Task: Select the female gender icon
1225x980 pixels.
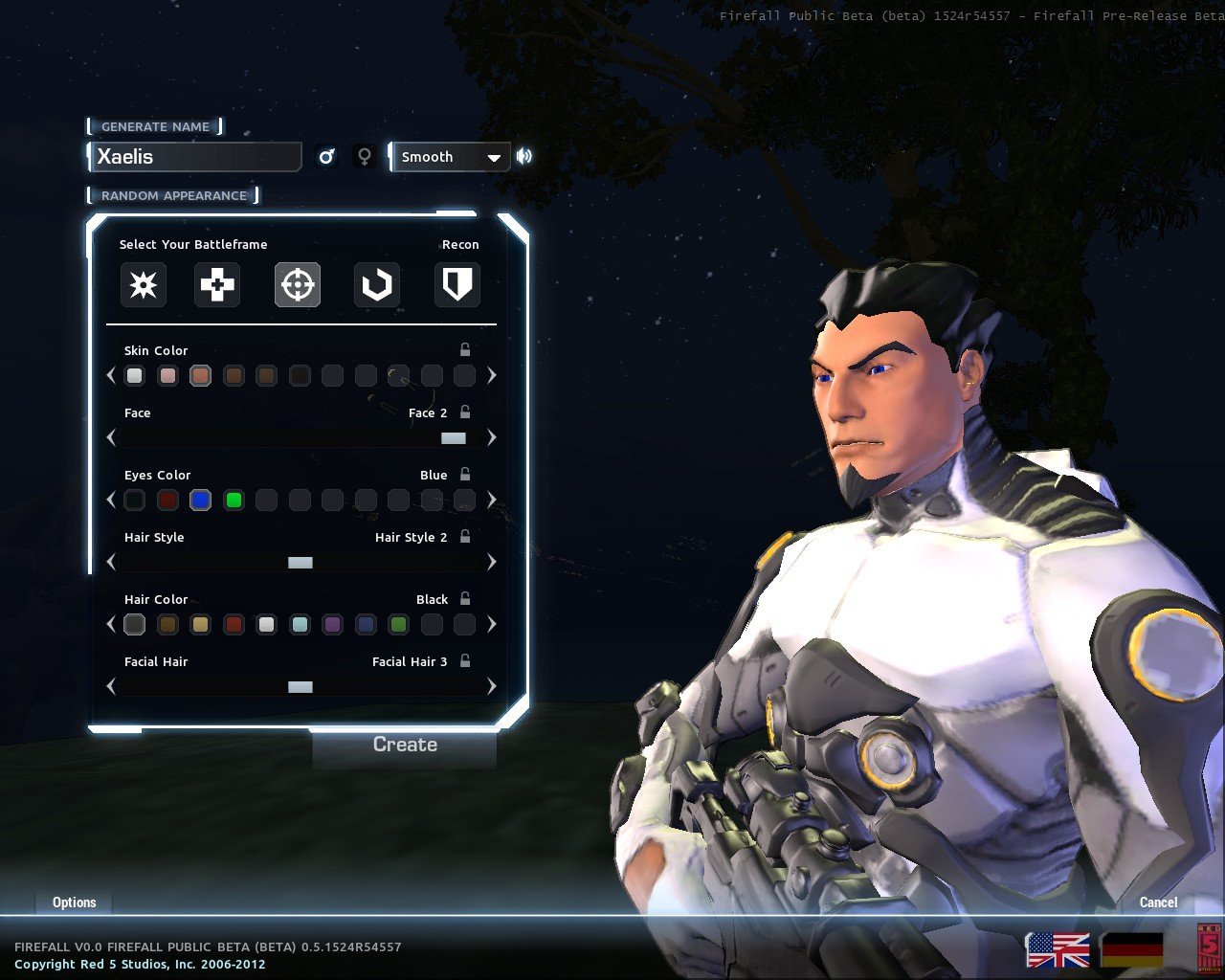Action: point(364,156)
